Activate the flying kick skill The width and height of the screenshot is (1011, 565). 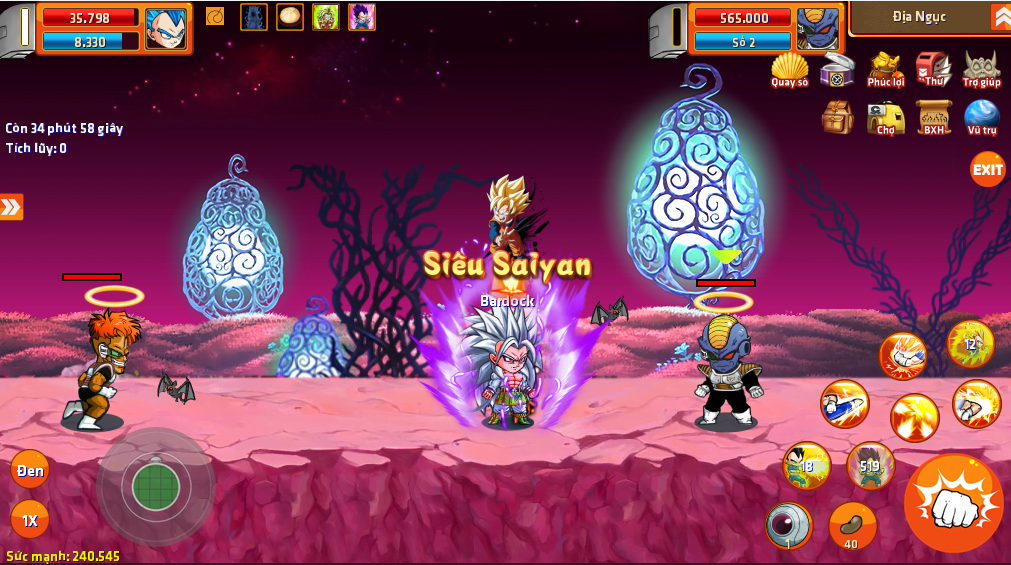click(844, 404)
